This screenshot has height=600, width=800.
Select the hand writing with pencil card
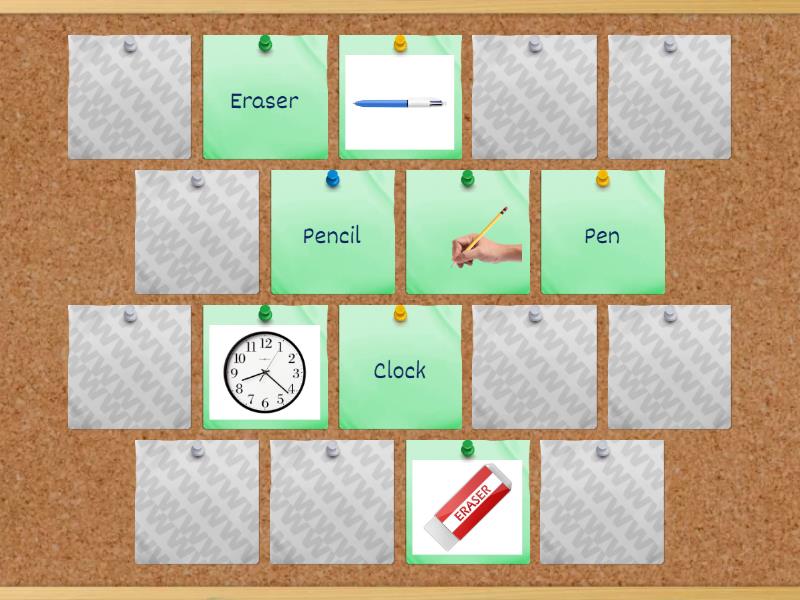[x=468, y=236]
